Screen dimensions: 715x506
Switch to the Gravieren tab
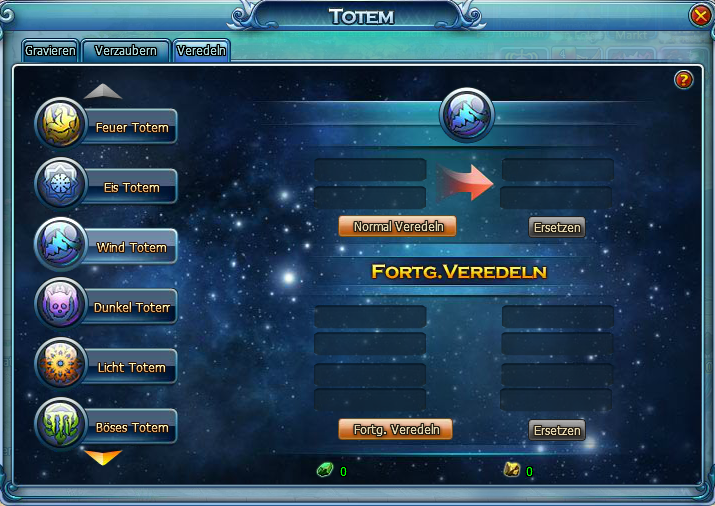coord(50,50)
